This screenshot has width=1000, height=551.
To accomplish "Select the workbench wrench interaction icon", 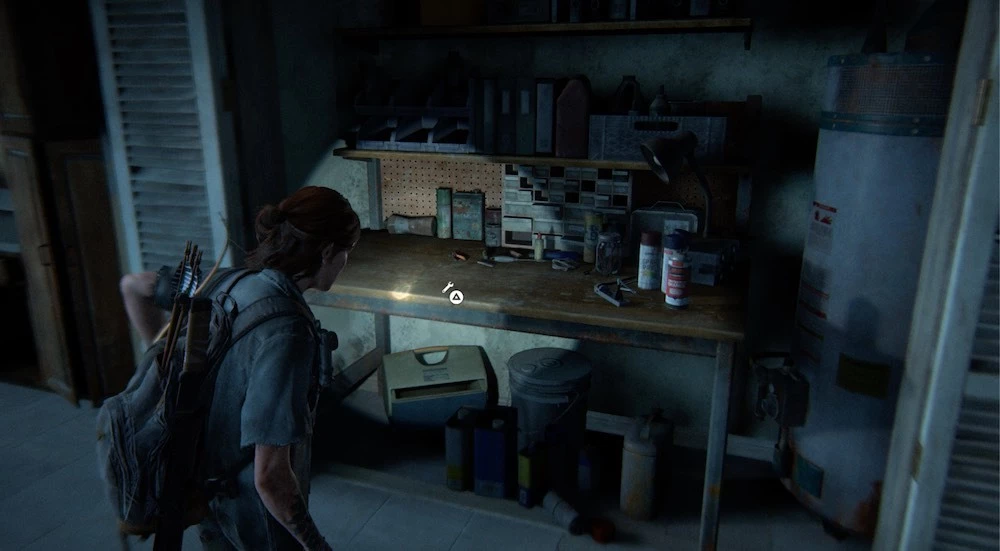I will pos(449,287).
